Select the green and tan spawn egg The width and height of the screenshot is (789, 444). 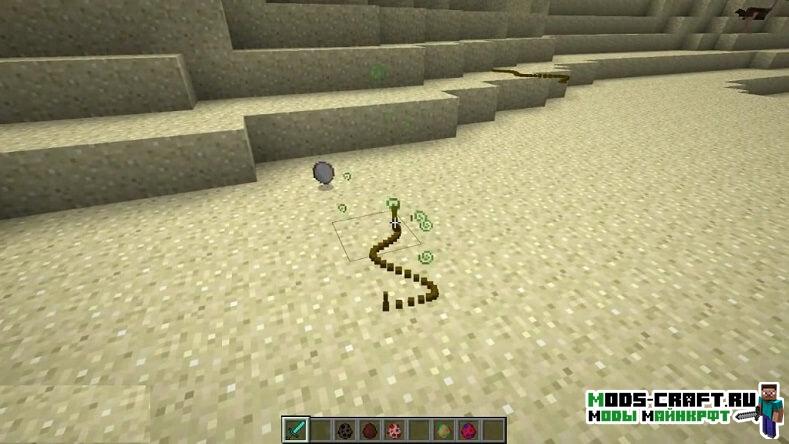tap(443, 431)
